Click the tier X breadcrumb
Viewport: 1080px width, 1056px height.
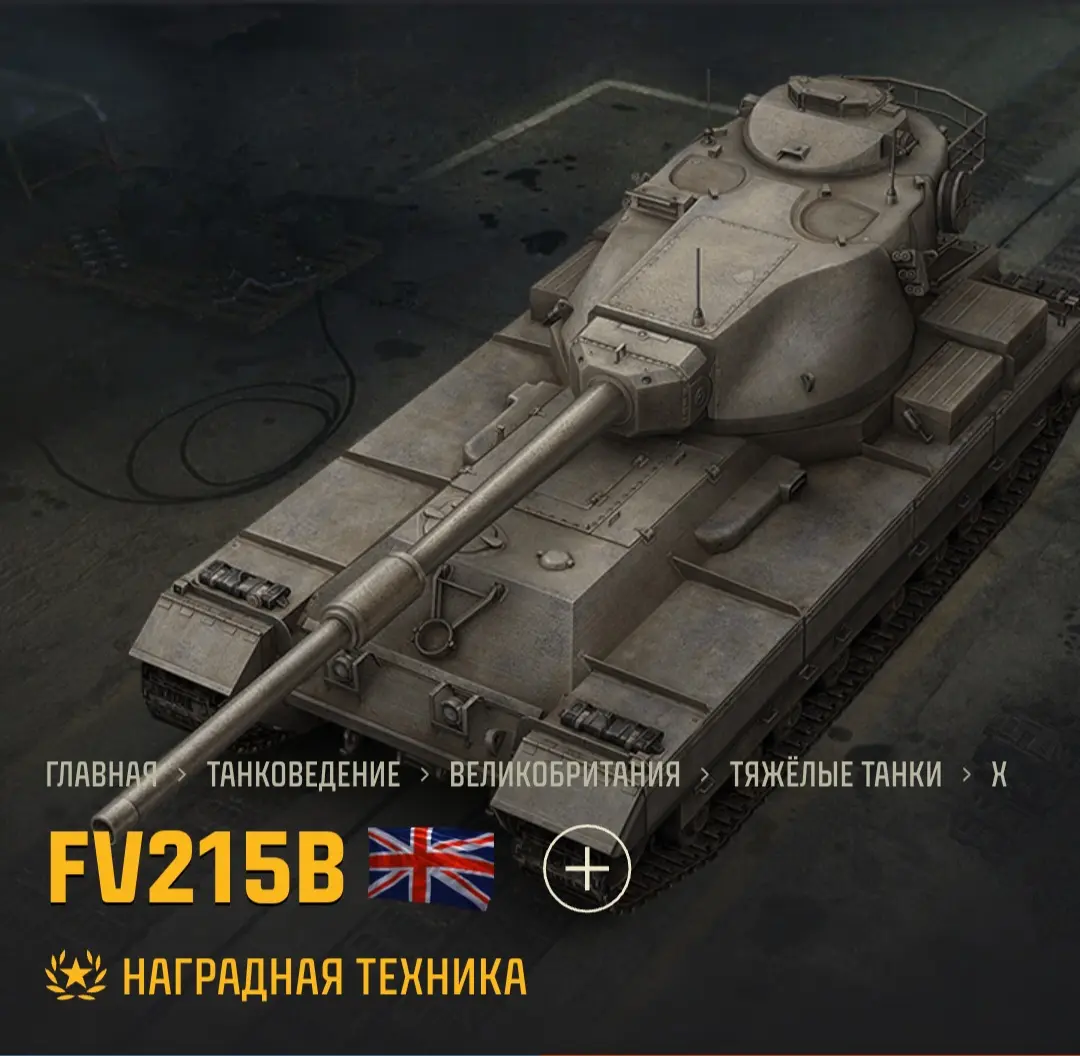[998, 775]
